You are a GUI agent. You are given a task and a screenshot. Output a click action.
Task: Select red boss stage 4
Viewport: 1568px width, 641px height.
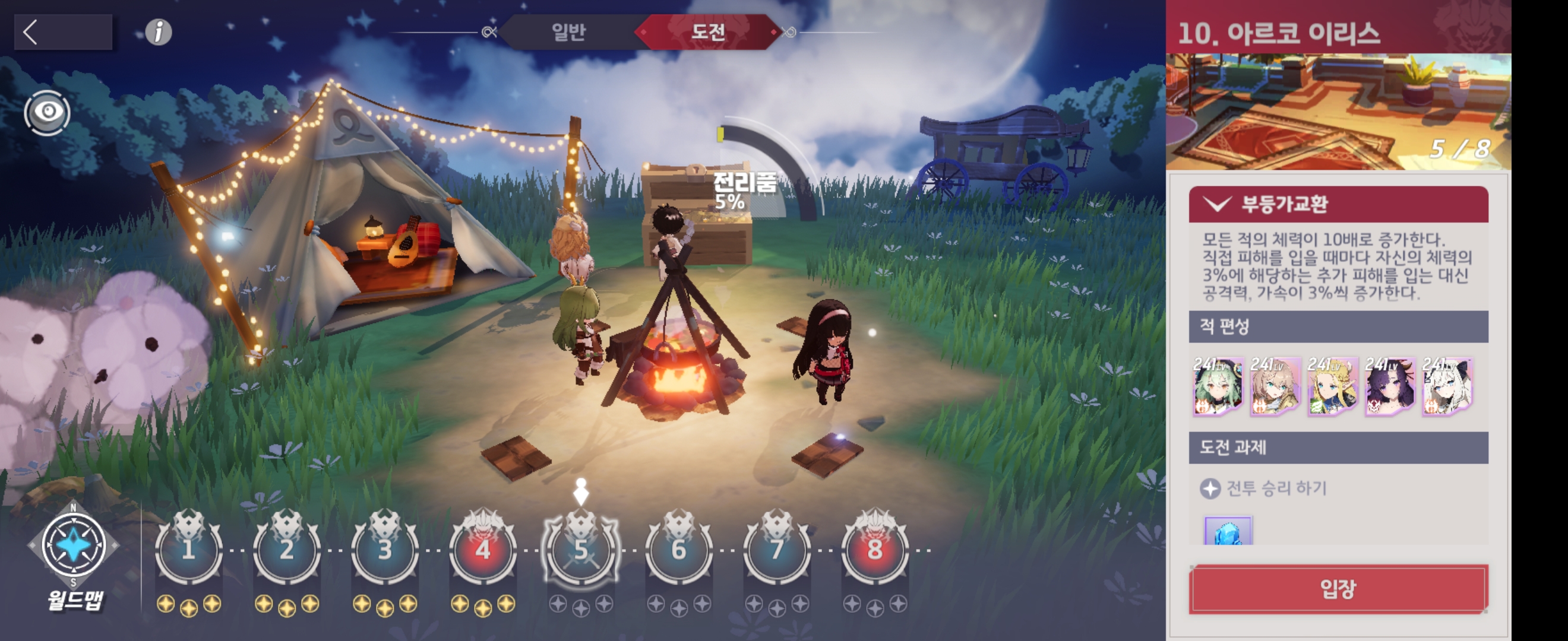point(483,548)
